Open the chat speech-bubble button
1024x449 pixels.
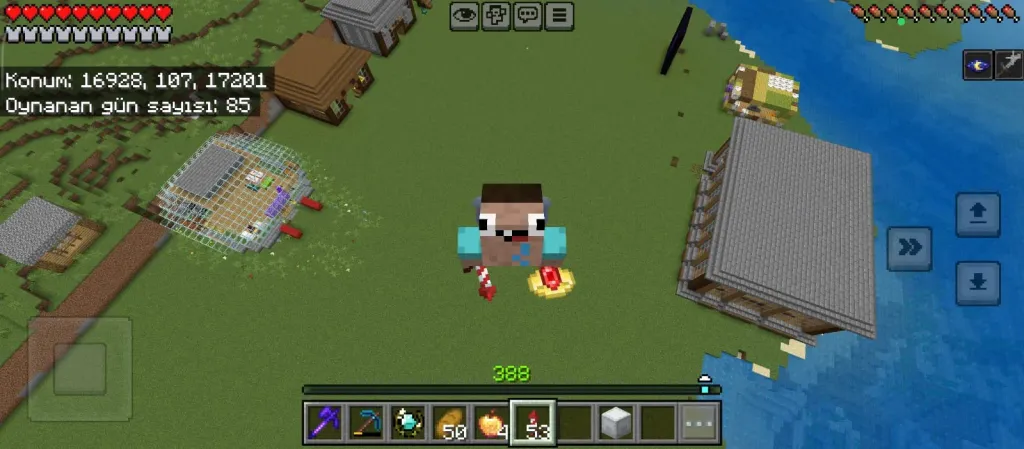coord(528,16)
